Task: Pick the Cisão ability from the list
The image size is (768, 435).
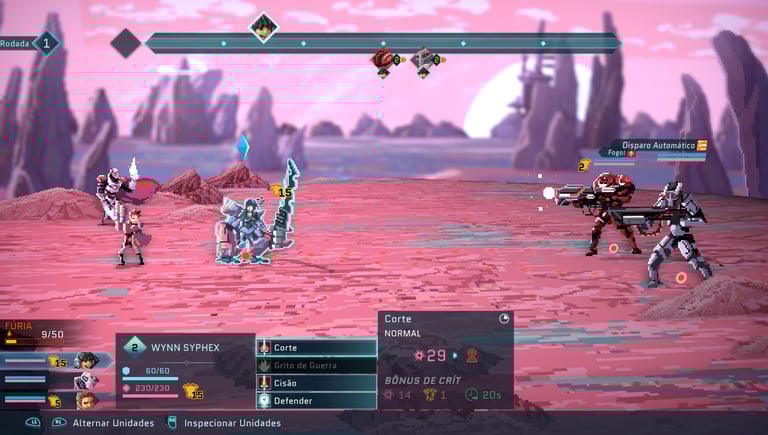Action: [316, 383]
